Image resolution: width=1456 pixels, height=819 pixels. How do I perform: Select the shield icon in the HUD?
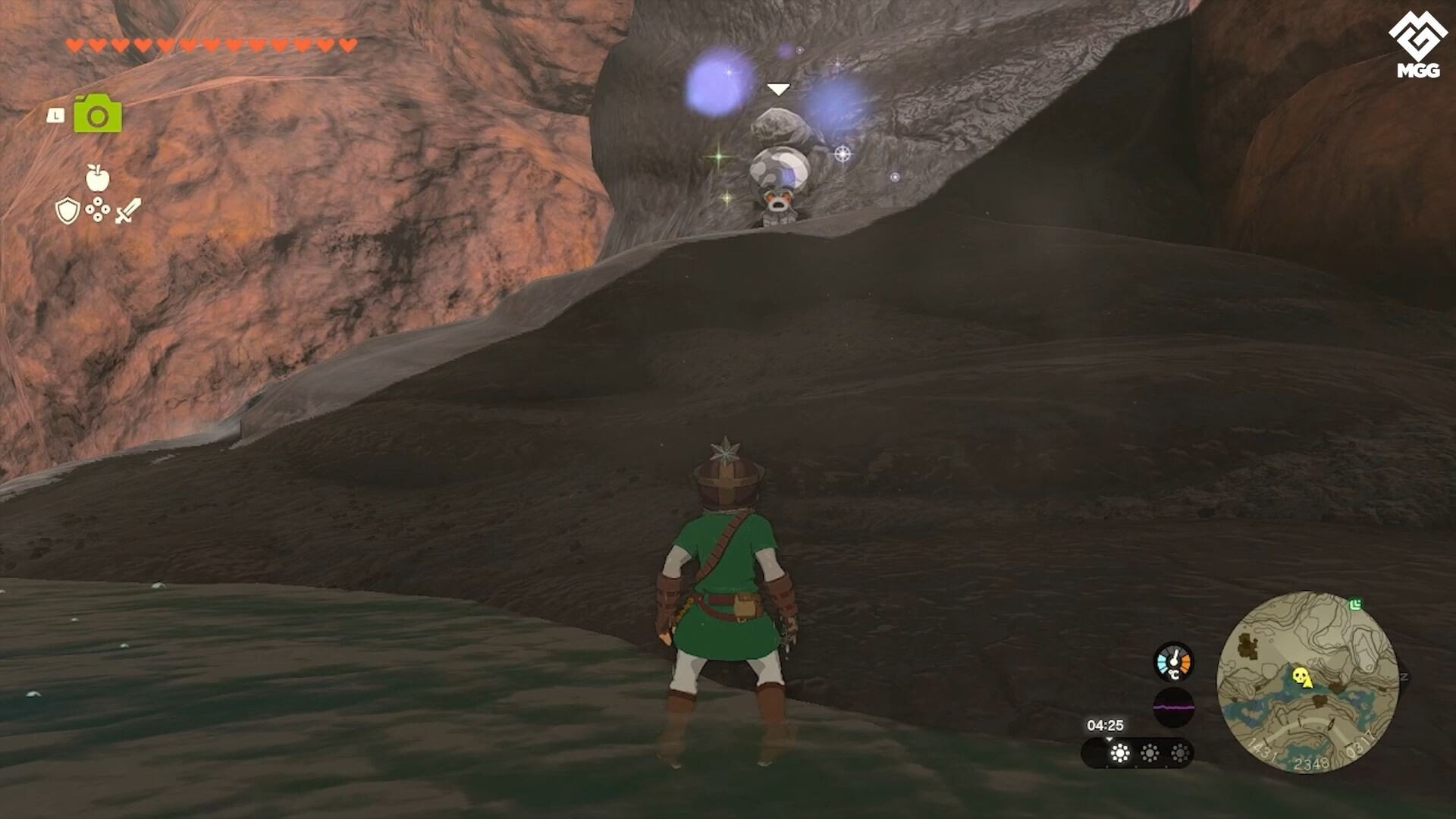67,210
